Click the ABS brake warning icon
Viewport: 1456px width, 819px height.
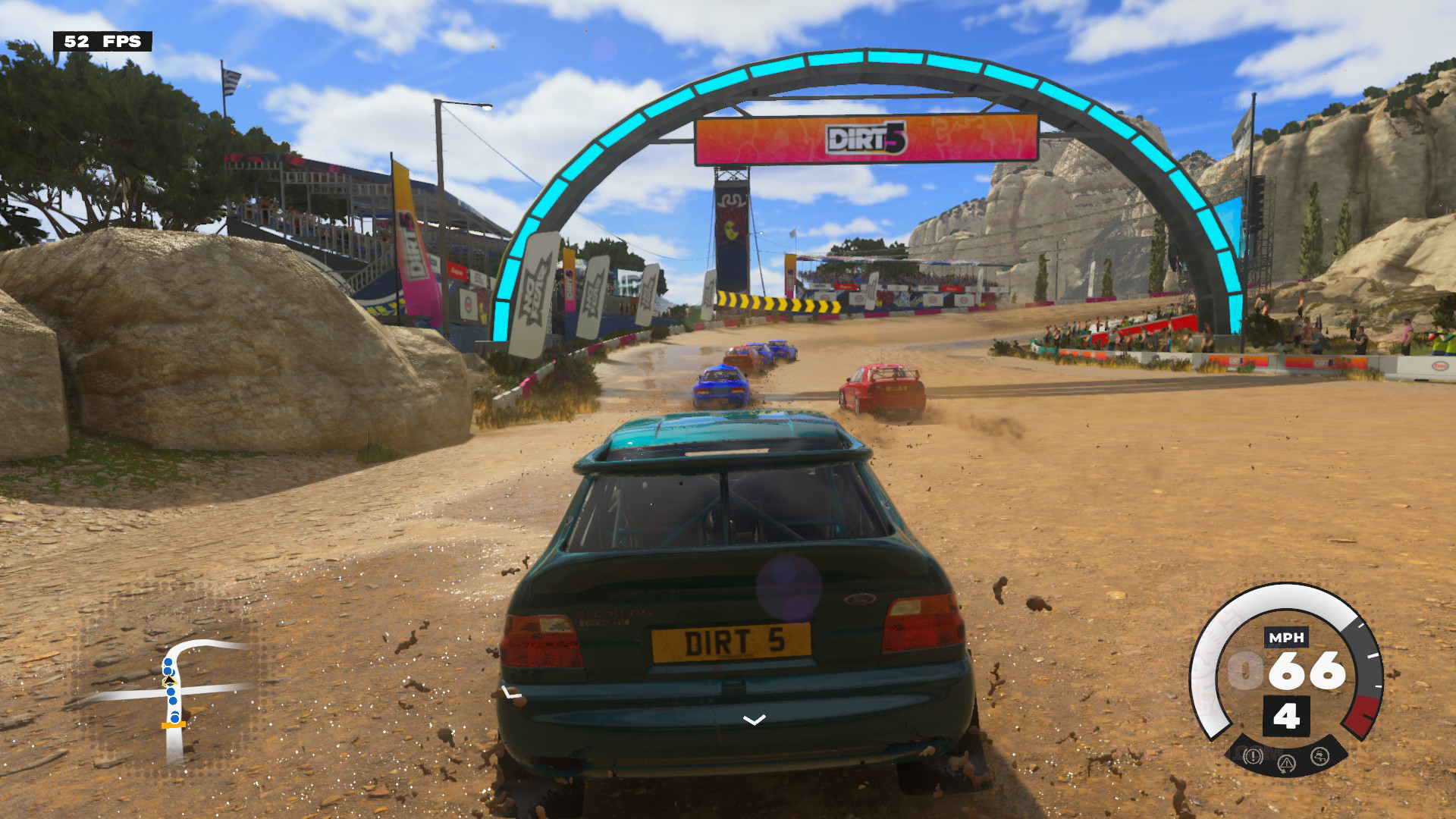1252,755
